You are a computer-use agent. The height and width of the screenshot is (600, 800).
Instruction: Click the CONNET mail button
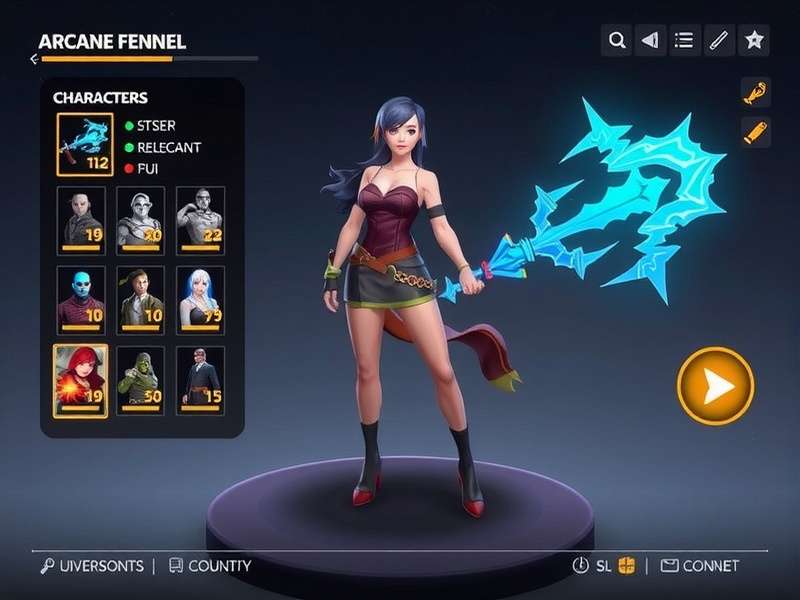(x=700, y=566)
